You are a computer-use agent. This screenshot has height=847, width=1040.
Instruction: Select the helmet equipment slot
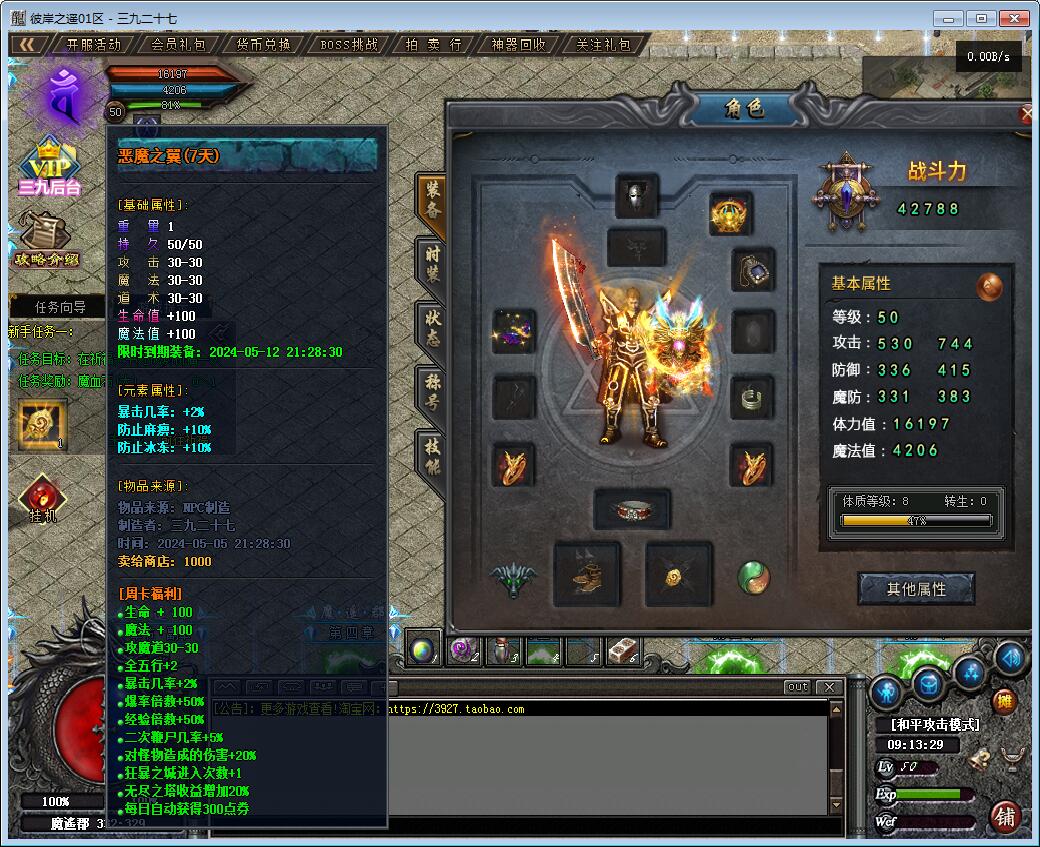(x=636, y=196)
